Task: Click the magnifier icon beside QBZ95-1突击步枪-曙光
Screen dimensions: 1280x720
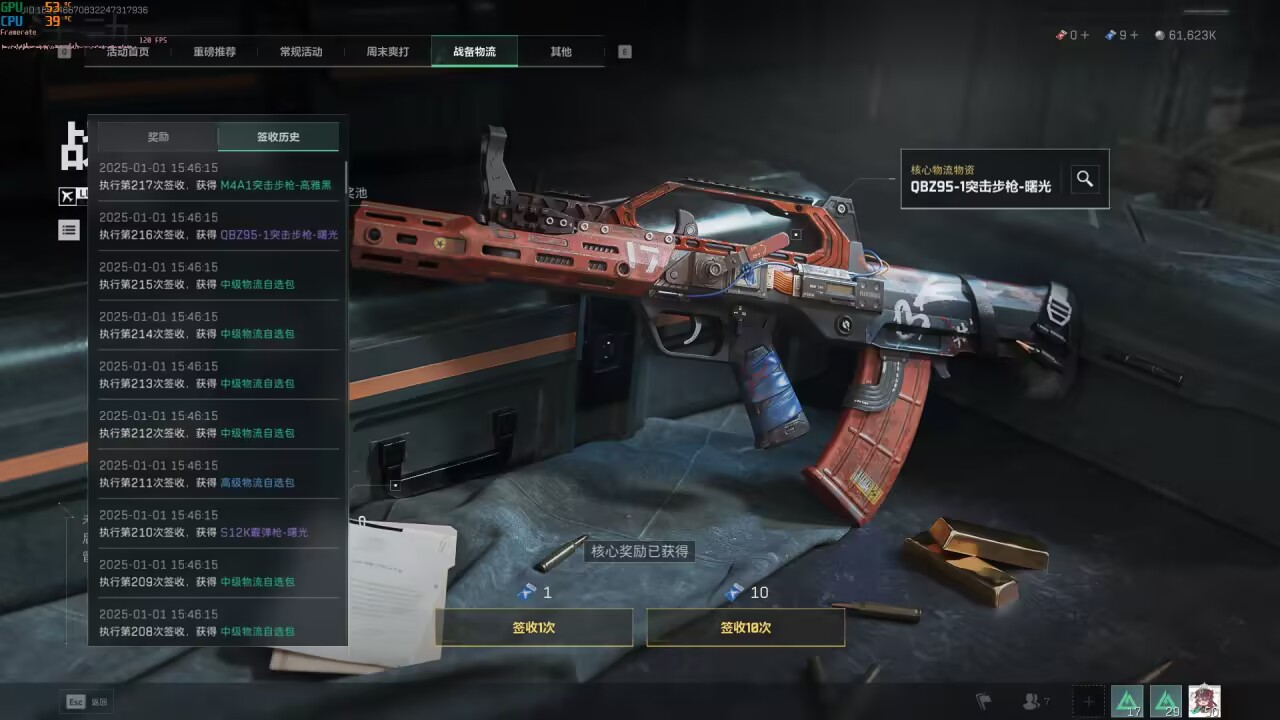Action: [1085, 179]
